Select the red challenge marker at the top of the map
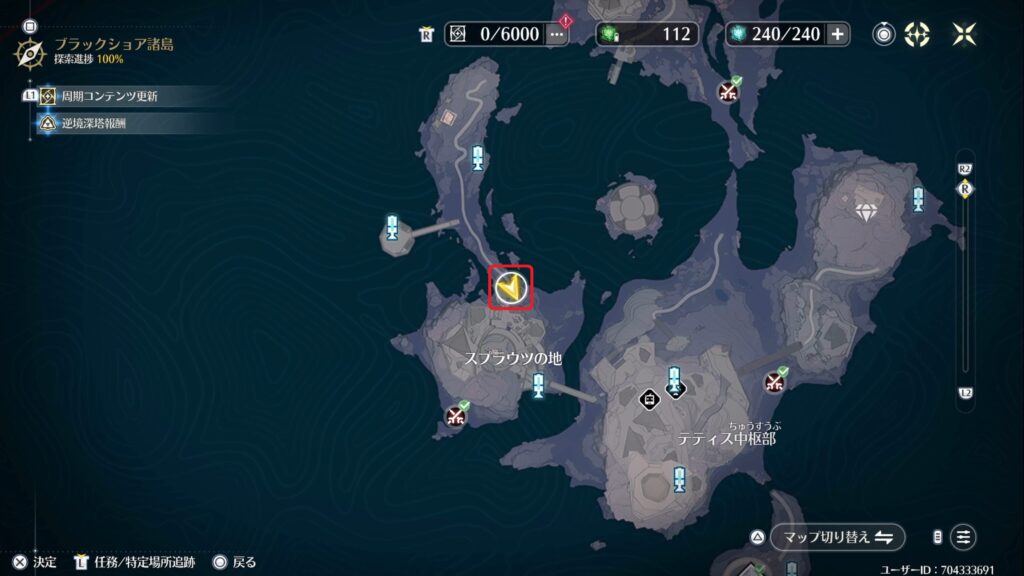 click(729, 92)
